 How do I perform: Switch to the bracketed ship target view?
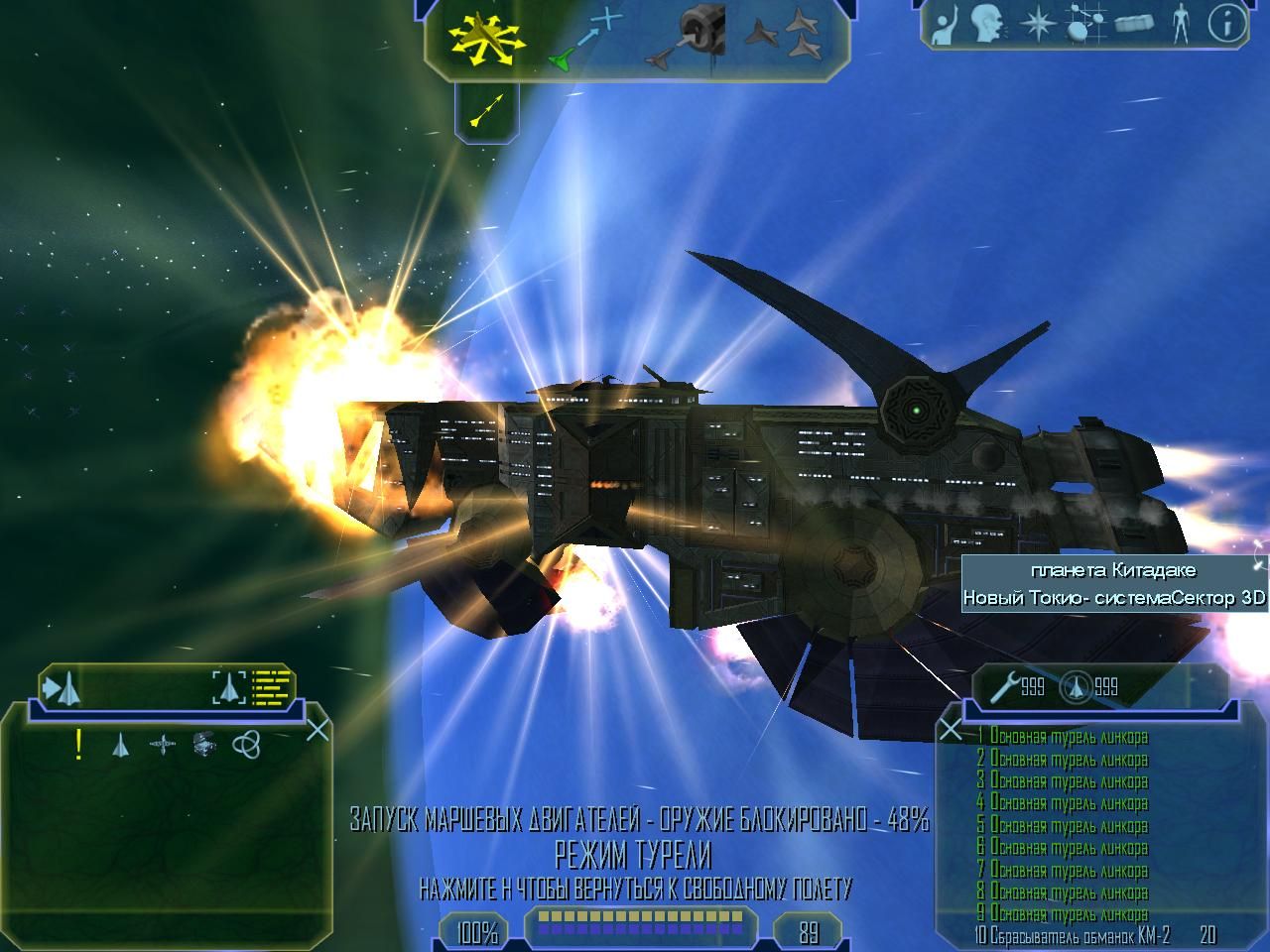pos(229,686)
